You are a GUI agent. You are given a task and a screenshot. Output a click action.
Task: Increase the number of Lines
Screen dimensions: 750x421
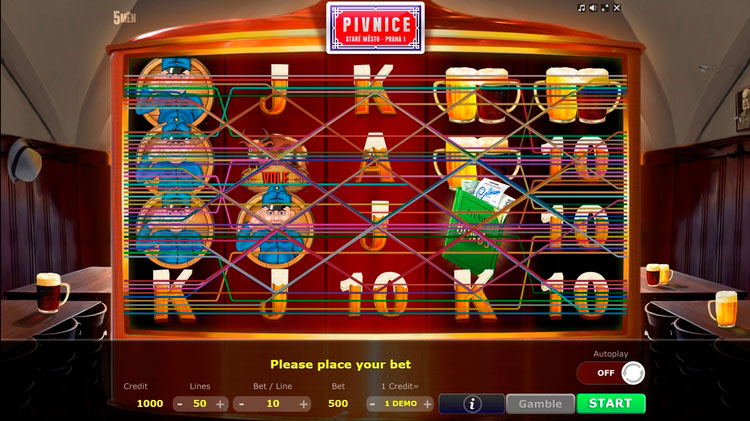pyautogui.click(x=220, y=404)
